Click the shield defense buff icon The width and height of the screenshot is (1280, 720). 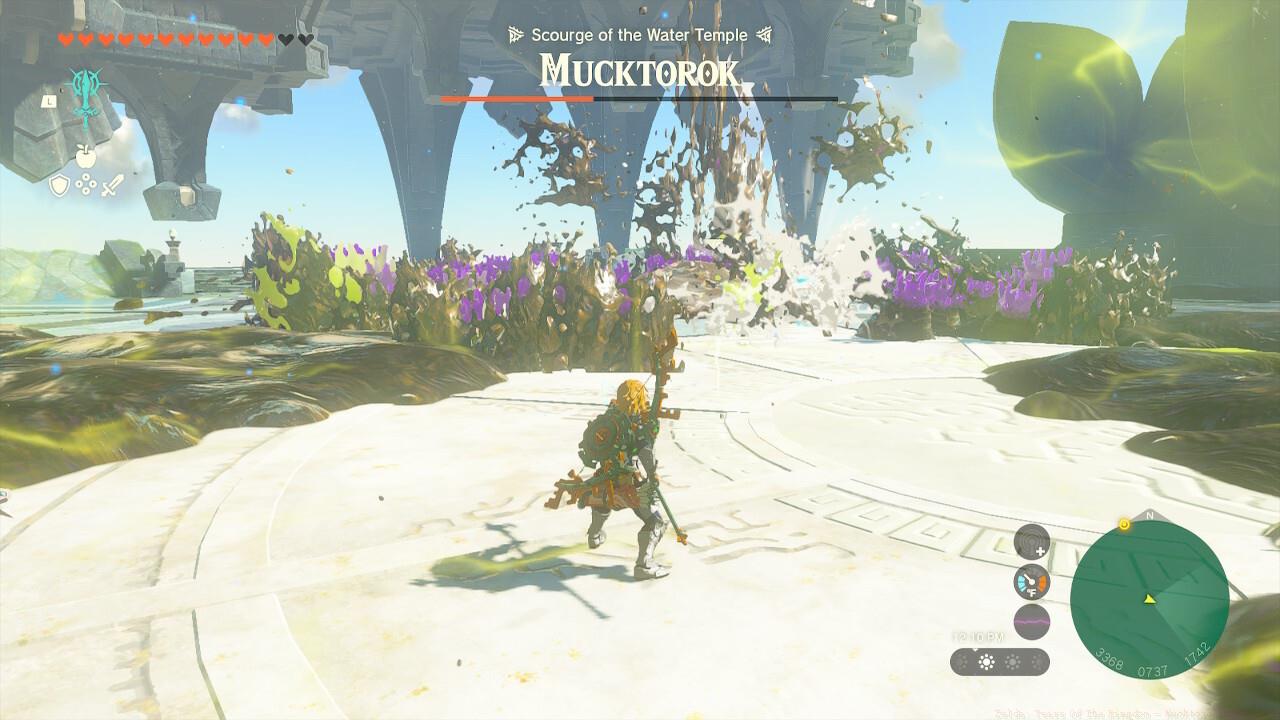click(60, 184)
